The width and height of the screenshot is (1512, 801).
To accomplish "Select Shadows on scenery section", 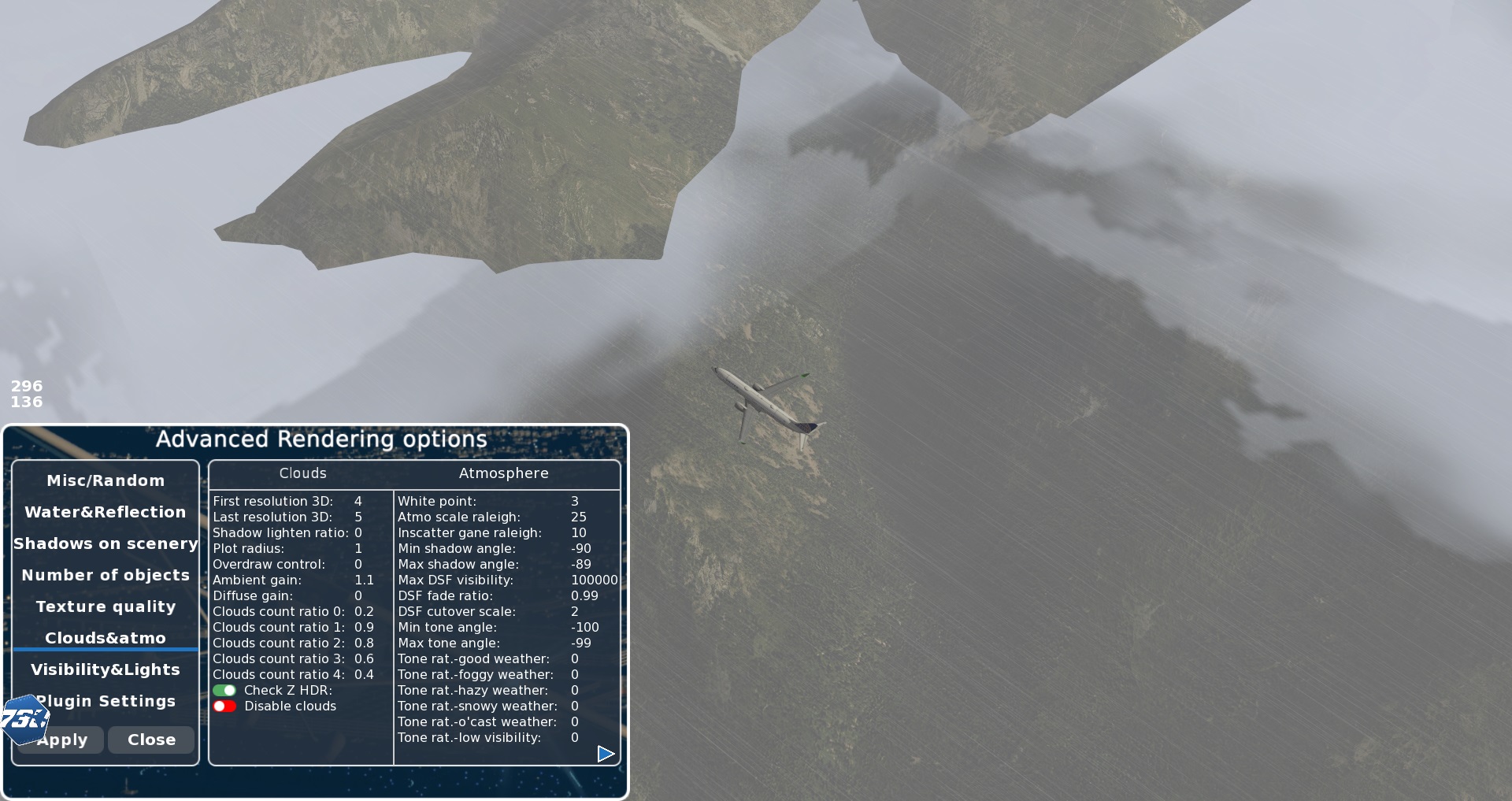I will pyautogui.click(x=106, y=543).
